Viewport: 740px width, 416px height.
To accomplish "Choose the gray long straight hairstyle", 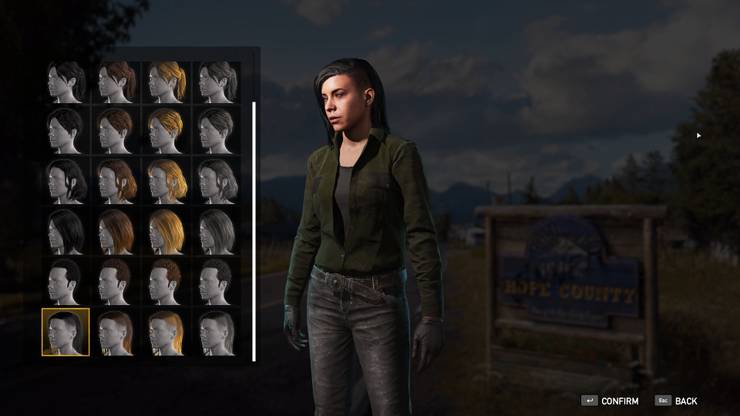I will pos(216,231).
